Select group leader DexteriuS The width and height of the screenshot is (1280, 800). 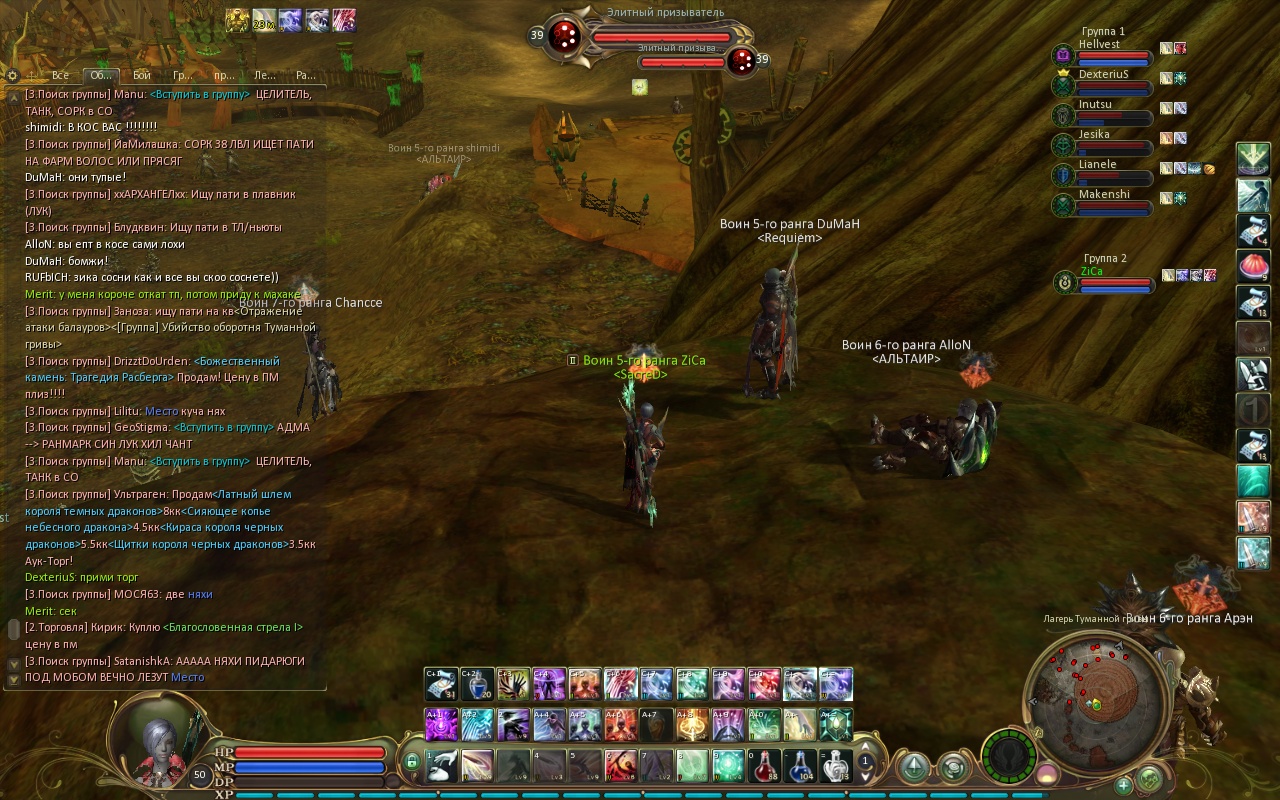click(1103, 75)
